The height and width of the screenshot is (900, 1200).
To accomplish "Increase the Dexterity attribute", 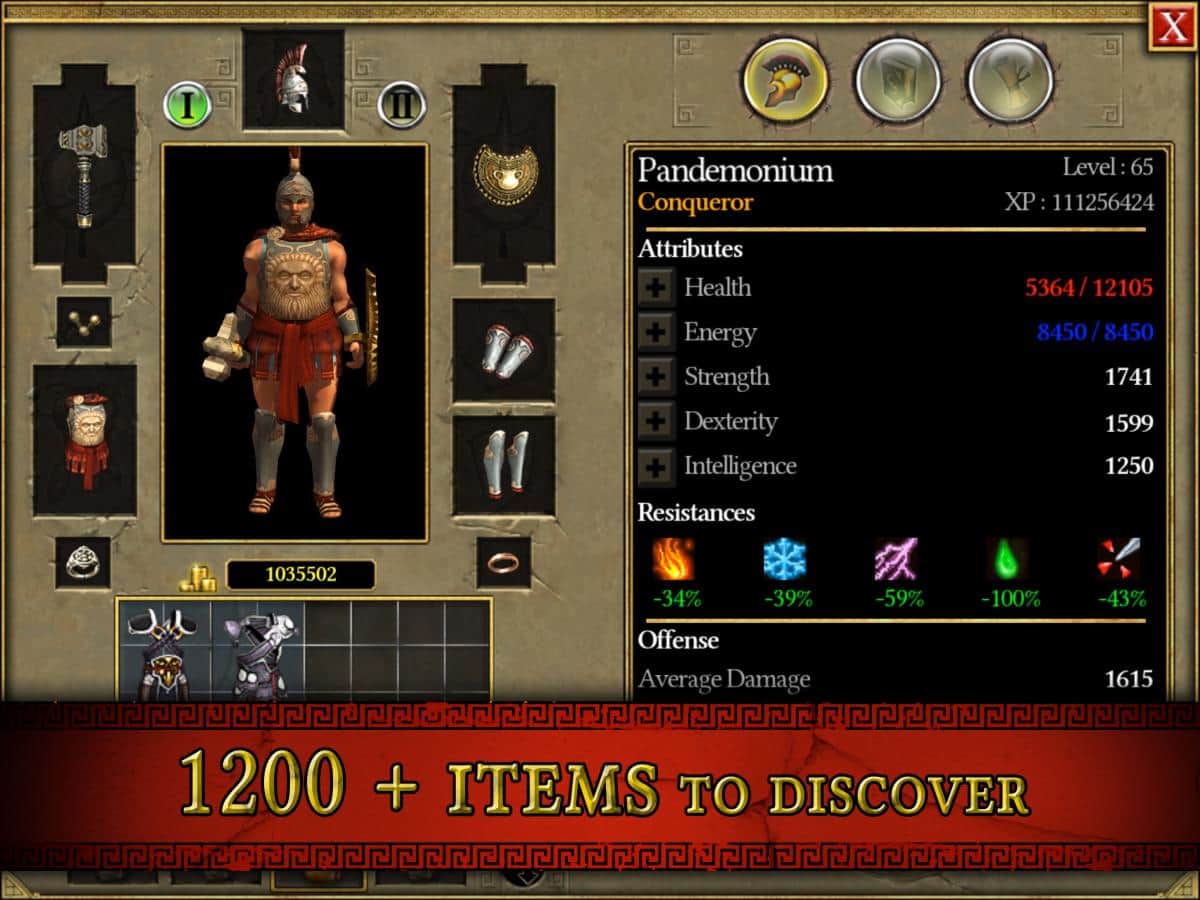I will tap(656, 421).
